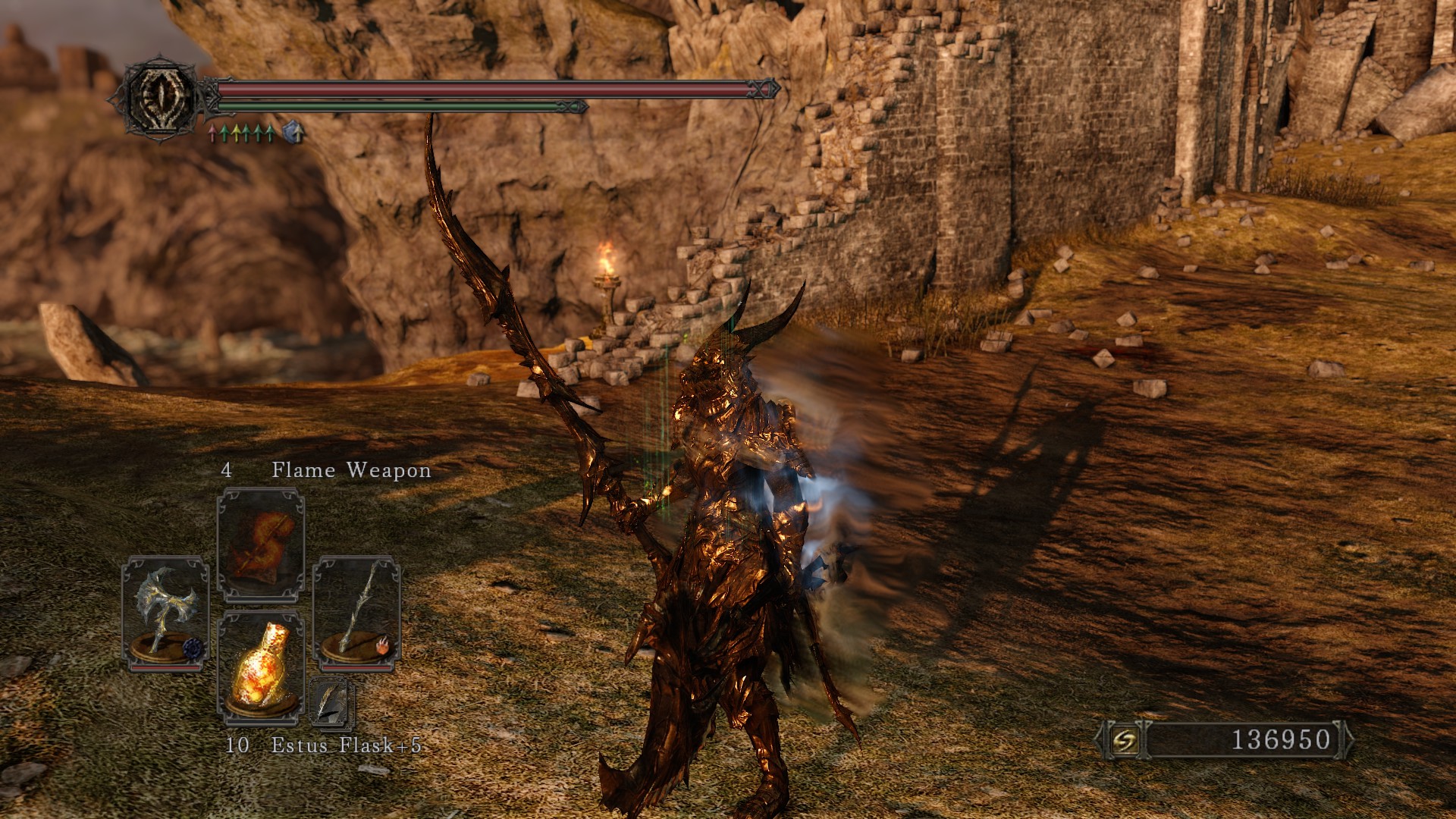Click the blue shield buff icon

coord(293,133)
